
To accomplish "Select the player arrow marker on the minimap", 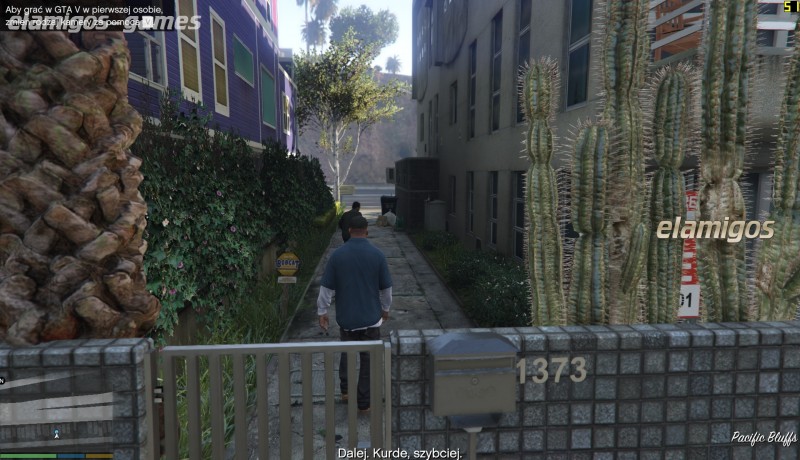I will click(x=56, y=434).
